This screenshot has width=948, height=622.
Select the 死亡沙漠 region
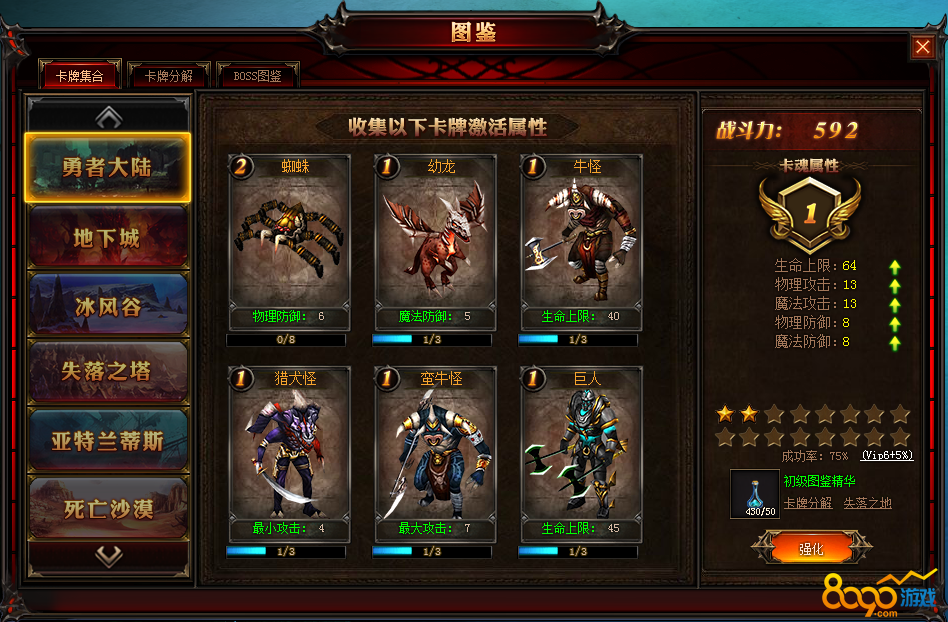click(x=108, y=508)
